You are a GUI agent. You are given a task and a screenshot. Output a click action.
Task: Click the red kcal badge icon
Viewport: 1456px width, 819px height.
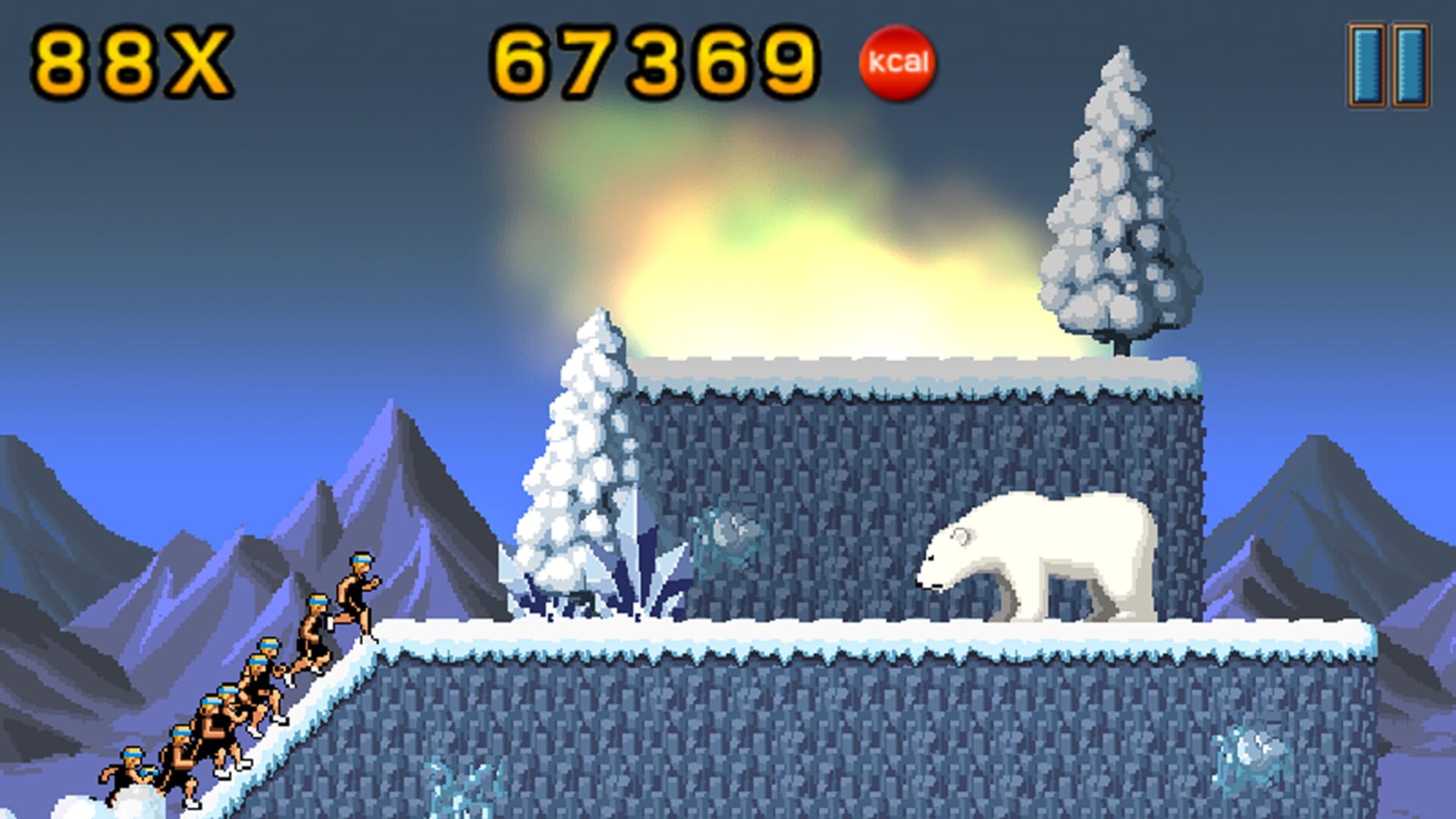(x=899, y=63)
